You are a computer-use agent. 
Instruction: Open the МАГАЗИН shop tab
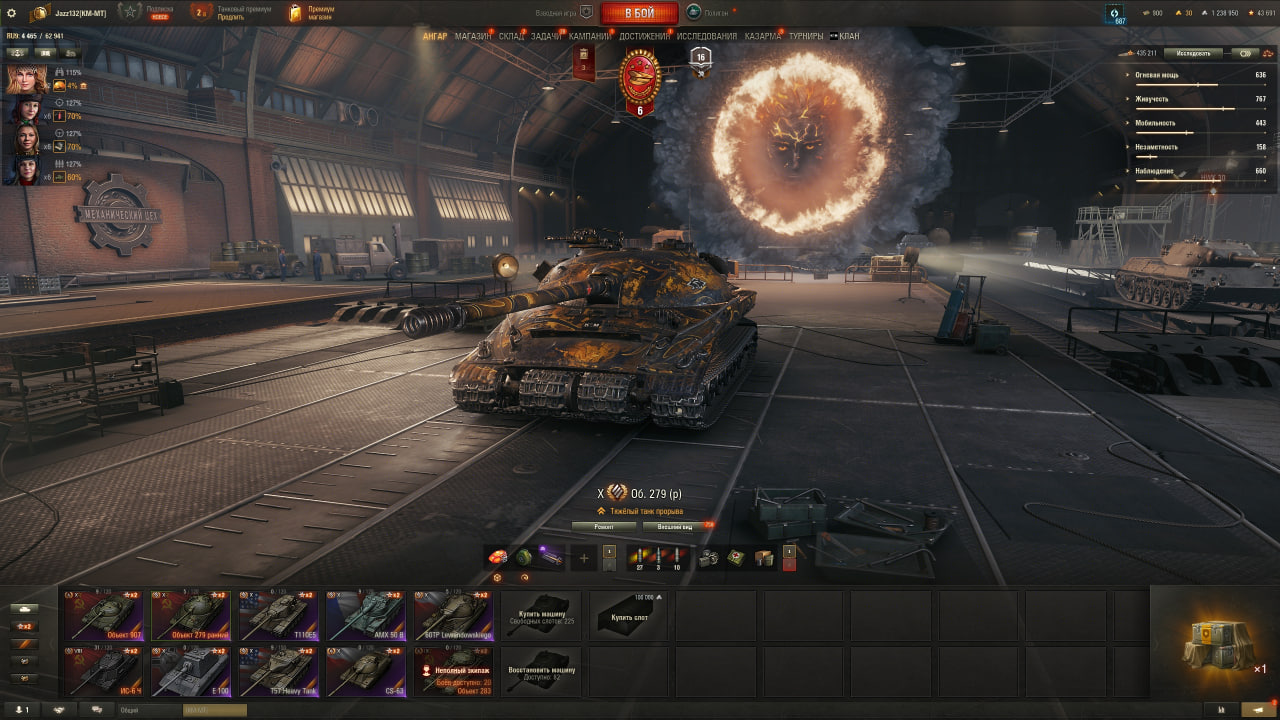(472, 36)
